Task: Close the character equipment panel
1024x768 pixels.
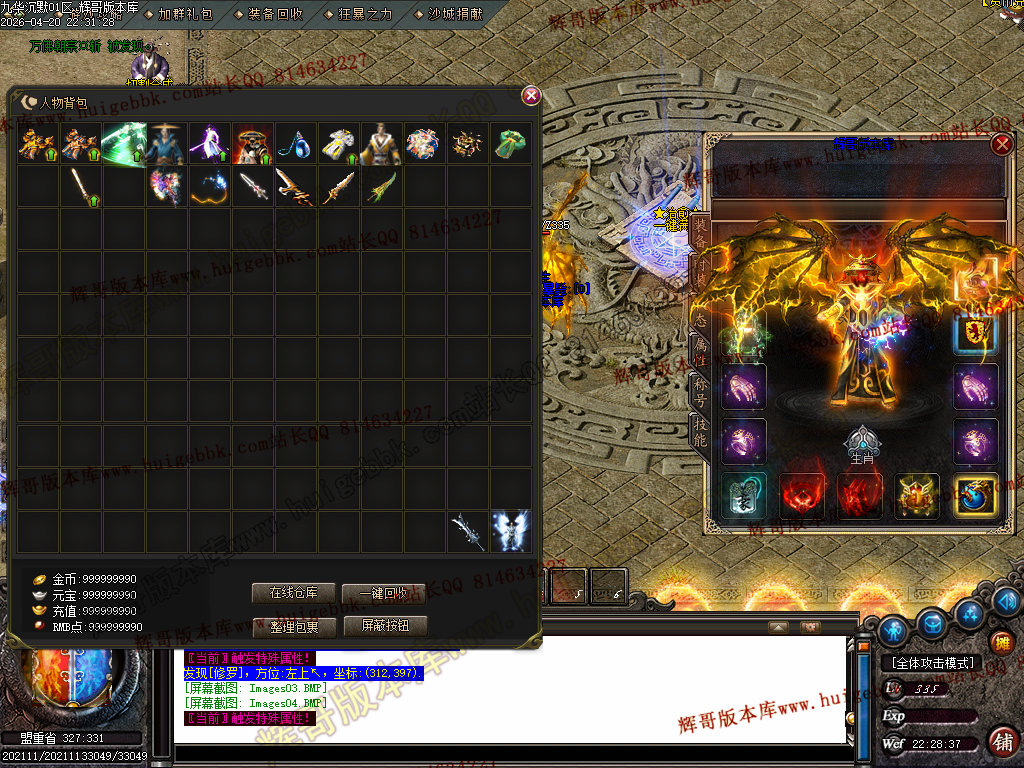Action: pyautogui.click(x=1001, y=144)
